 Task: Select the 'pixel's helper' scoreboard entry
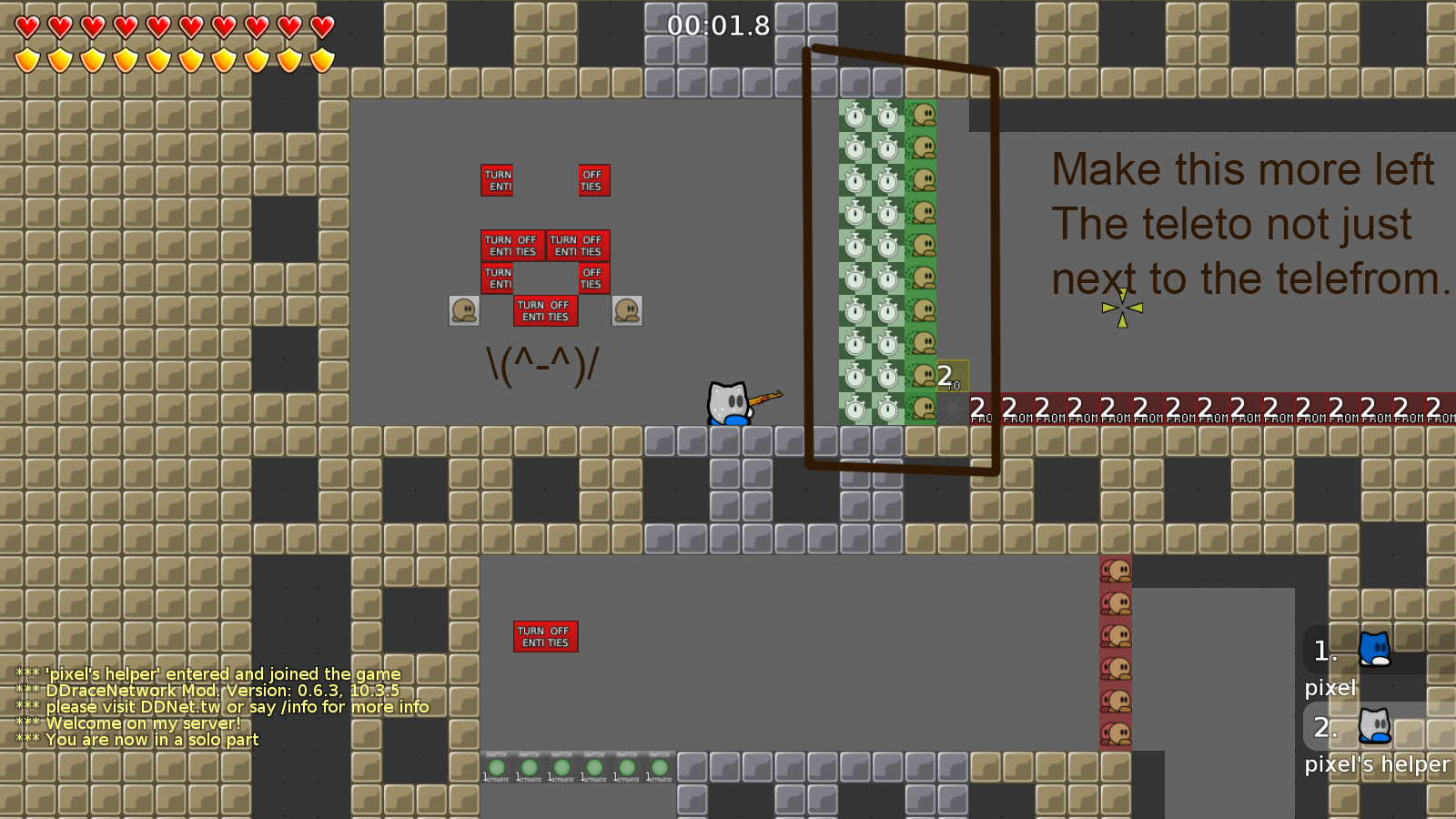coord(1372,764)
